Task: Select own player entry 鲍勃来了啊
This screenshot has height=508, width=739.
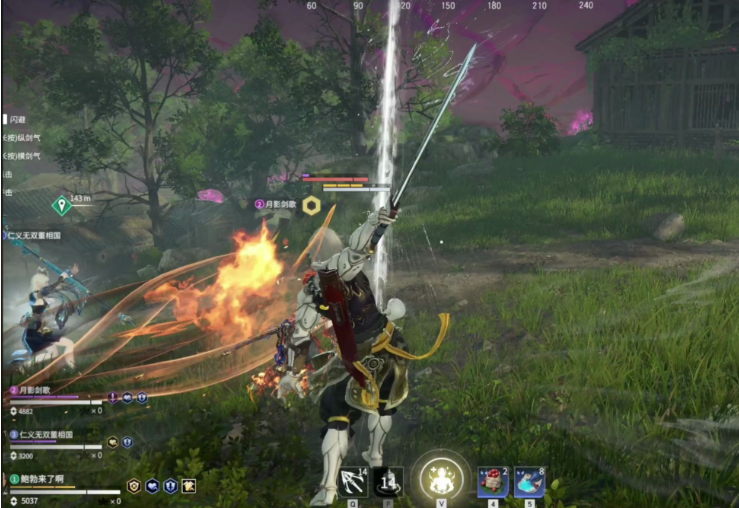Action: tap(42, 479)
